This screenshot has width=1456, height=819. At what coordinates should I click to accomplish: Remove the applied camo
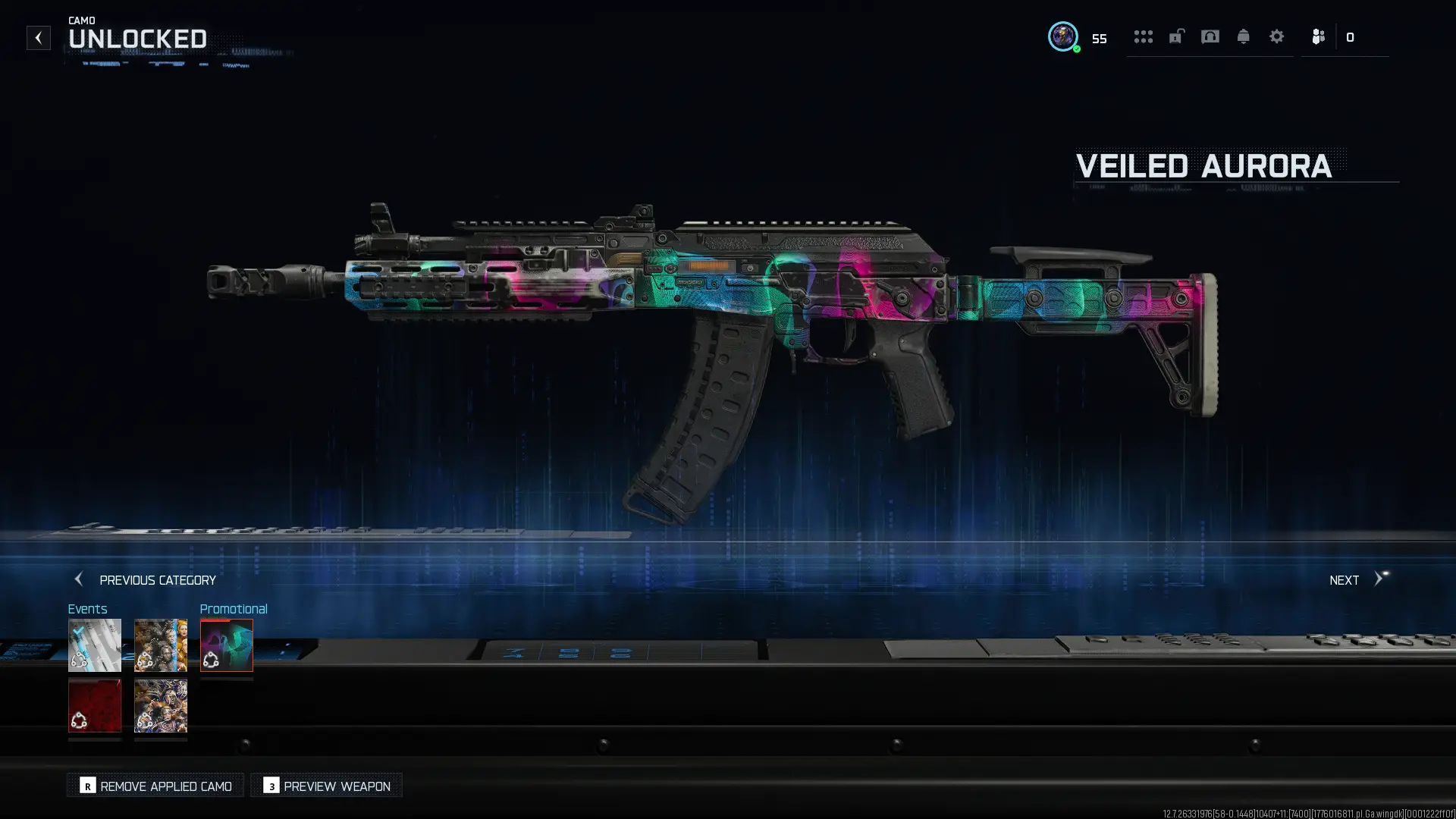[155, 786]
